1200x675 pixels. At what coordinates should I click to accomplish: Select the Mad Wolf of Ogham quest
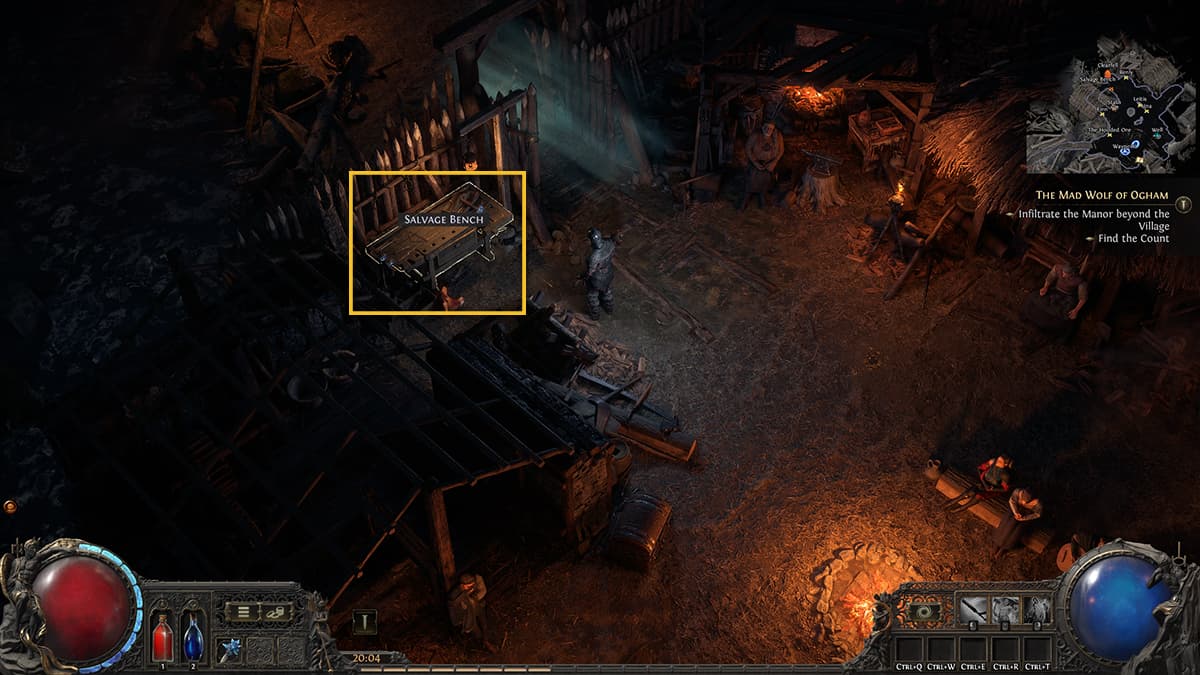point(1101,195)
